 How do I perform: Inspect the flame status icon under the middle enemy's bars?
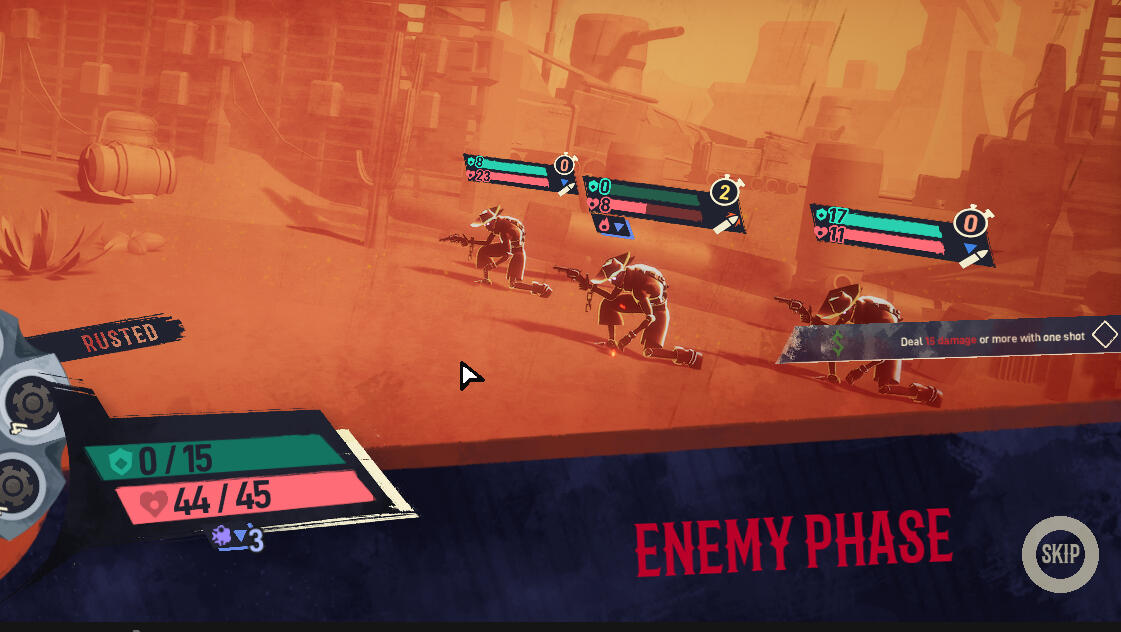click(605, 226)
